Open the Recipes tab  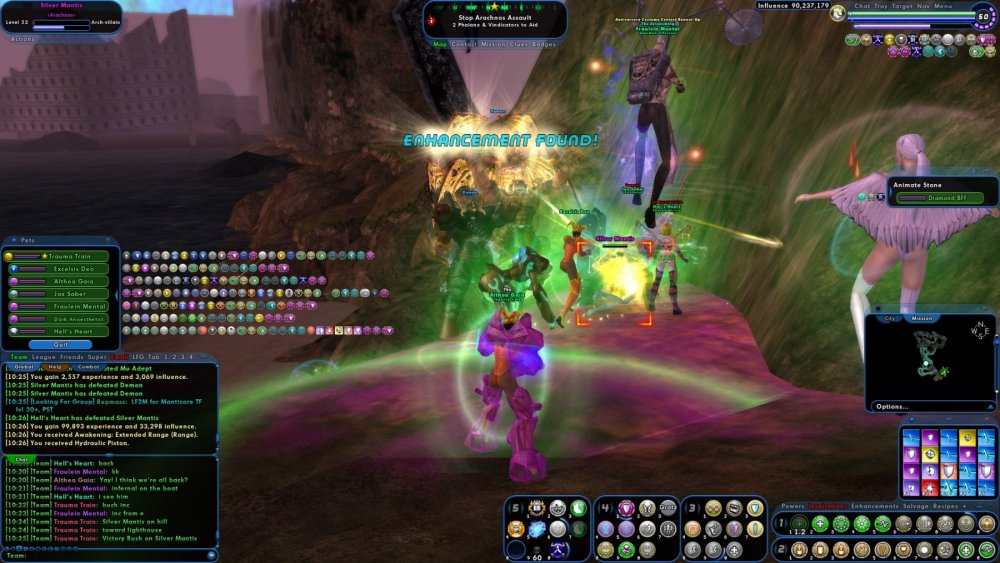[x=946, y=507]
